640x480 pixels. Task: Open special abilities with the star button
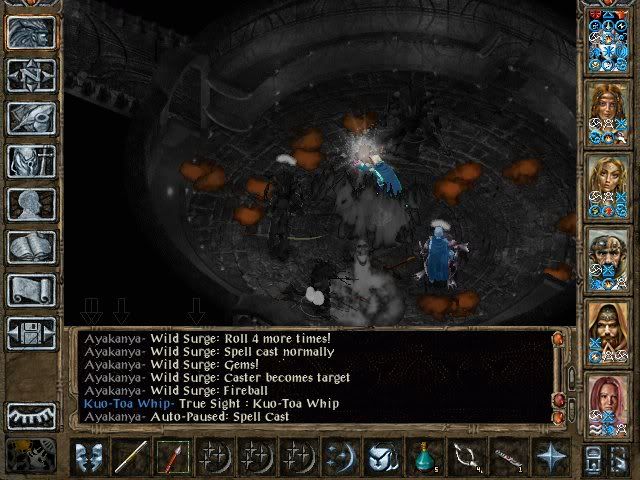[x=550, y=457]
